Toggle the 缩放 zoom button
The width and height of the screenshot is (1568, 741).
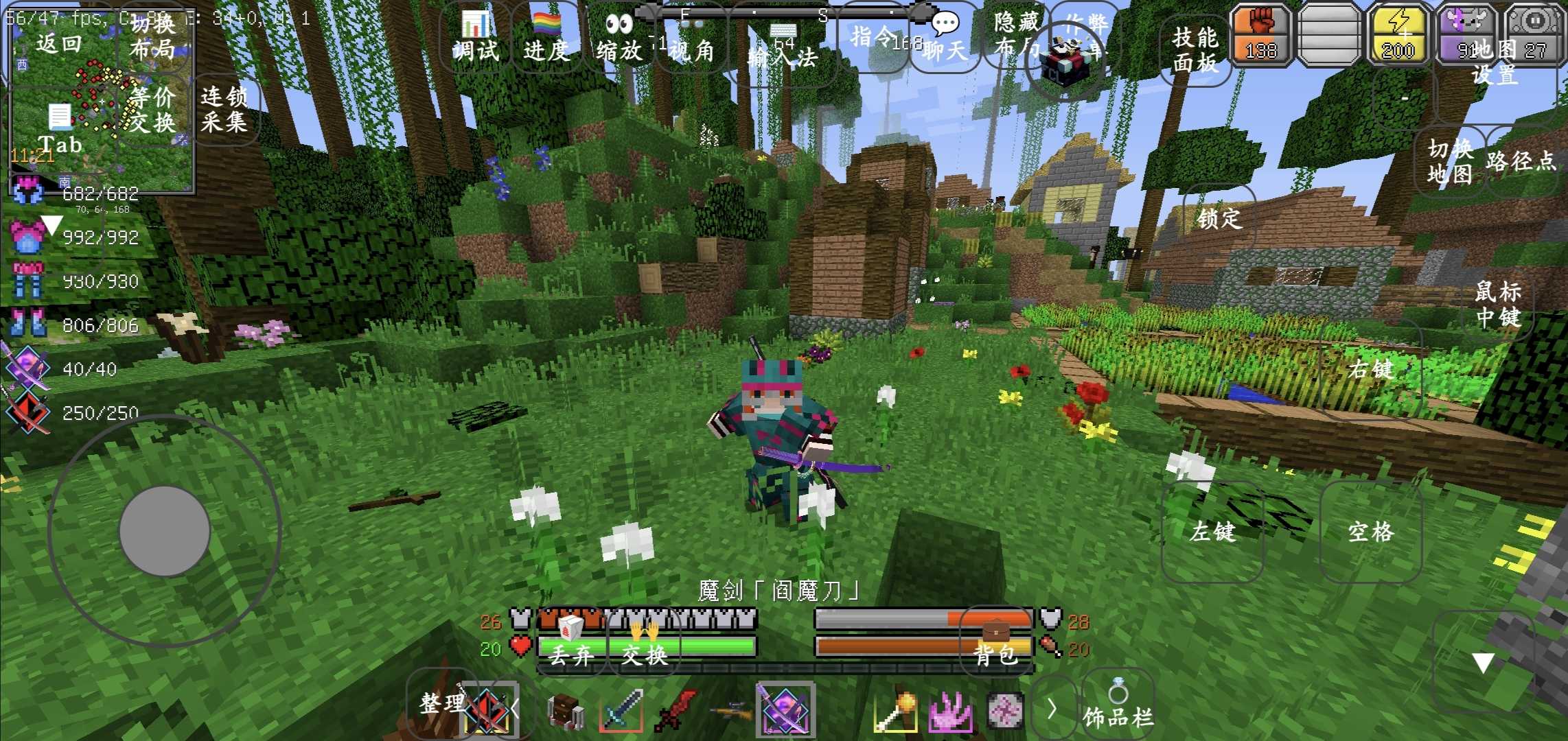tap(619, 38)
